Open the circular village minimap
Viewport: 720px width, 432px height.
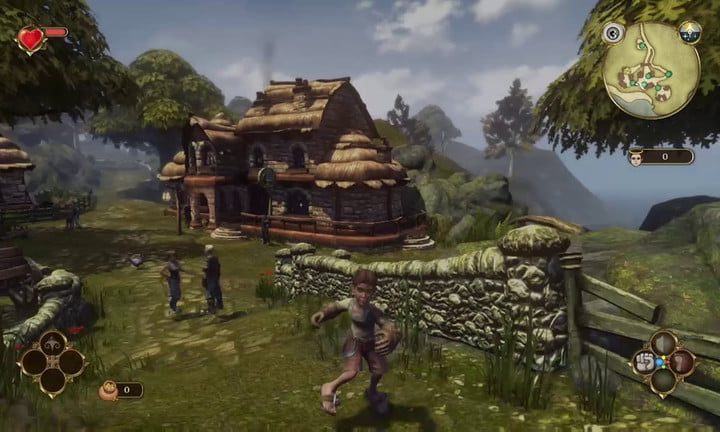pos(652,70)
